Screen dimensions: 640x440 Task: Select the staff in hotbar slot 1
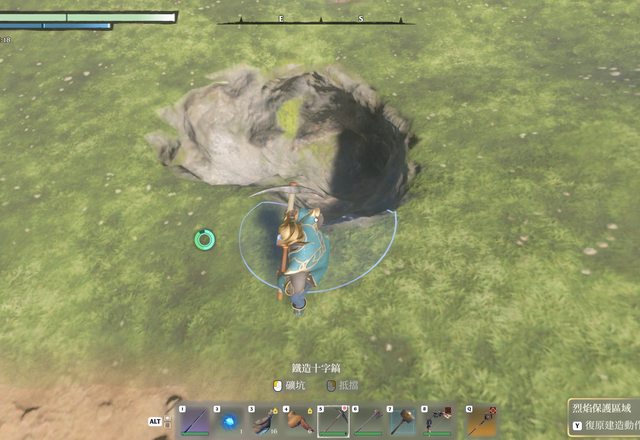point(195,421)
